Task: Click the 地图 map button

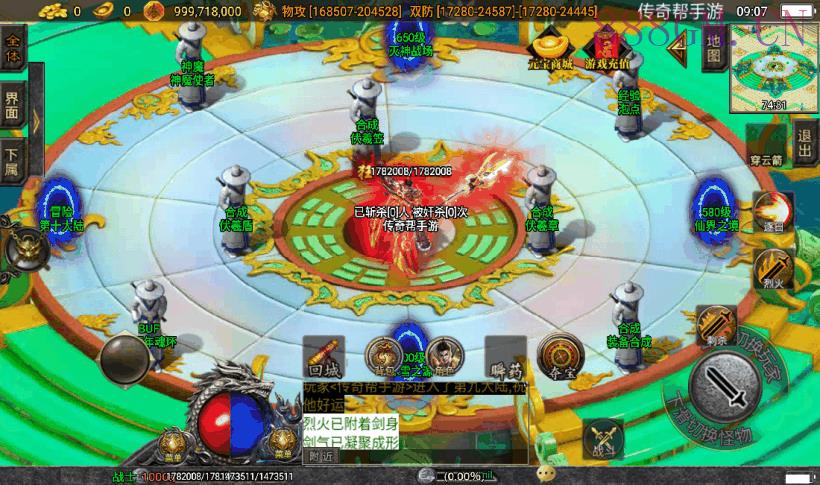Action: [713, 48]
